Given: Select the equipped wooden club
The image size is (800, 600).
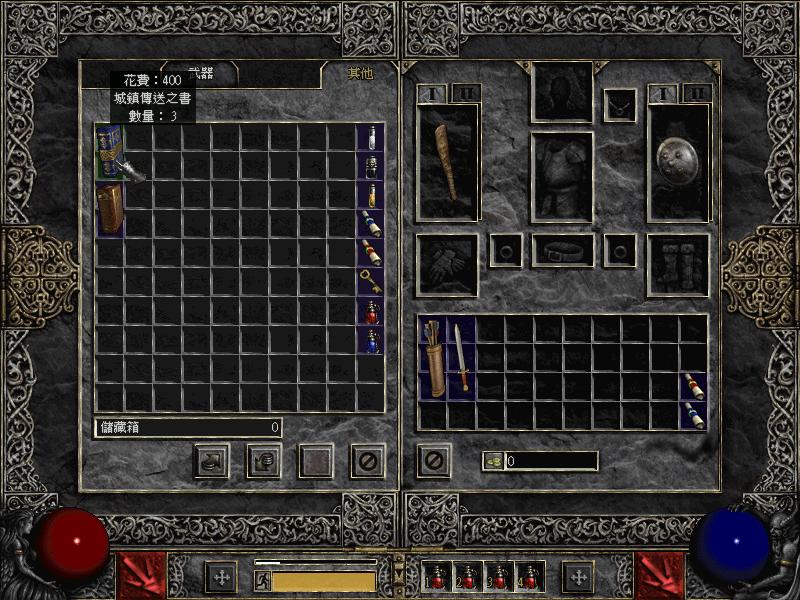Looking at the screenshot, I should [447, 161].
